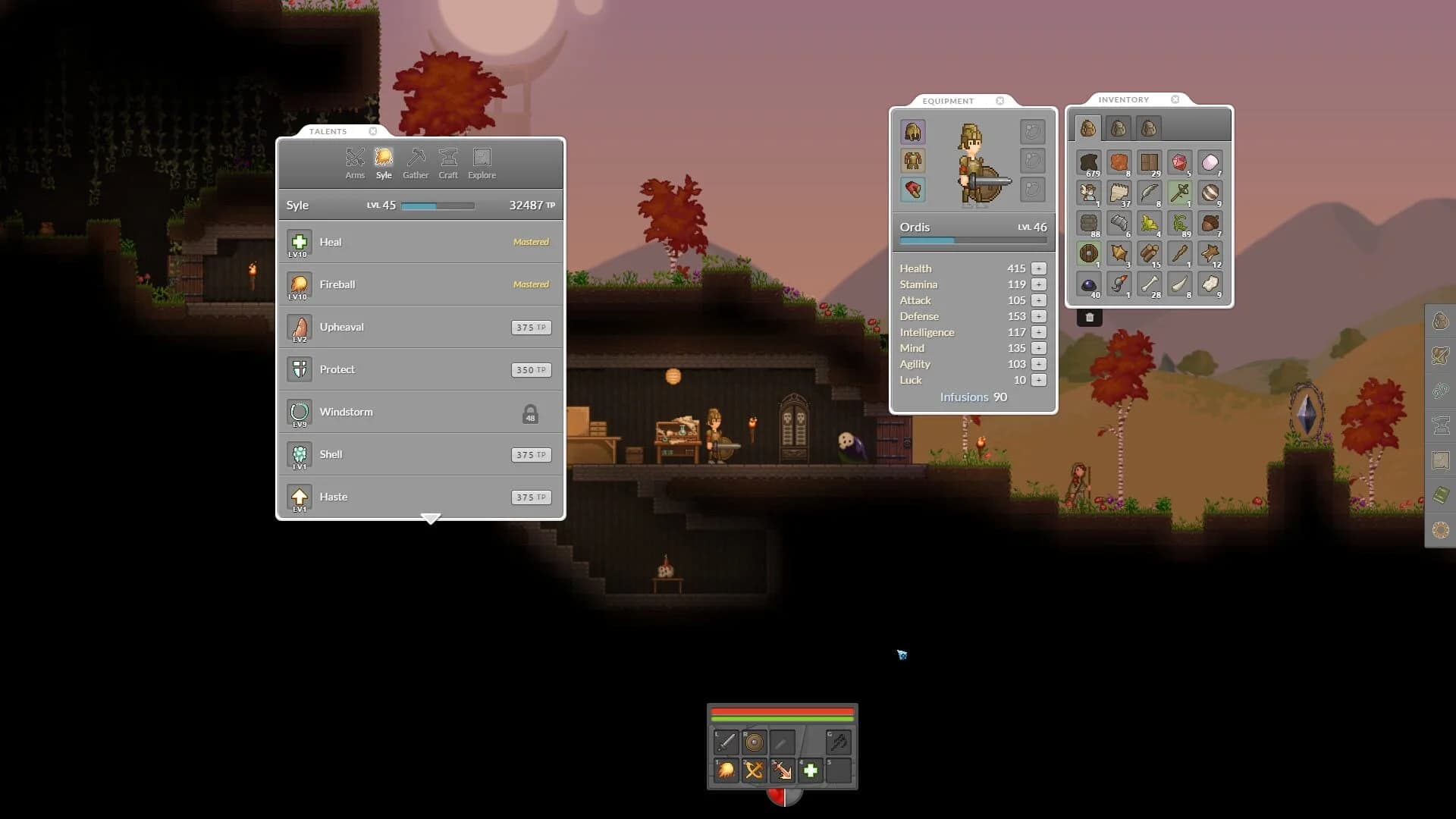Switch to the Gather talents tab
The image size is (1456, 819).
pyautogui.click(x=416, y=163)
